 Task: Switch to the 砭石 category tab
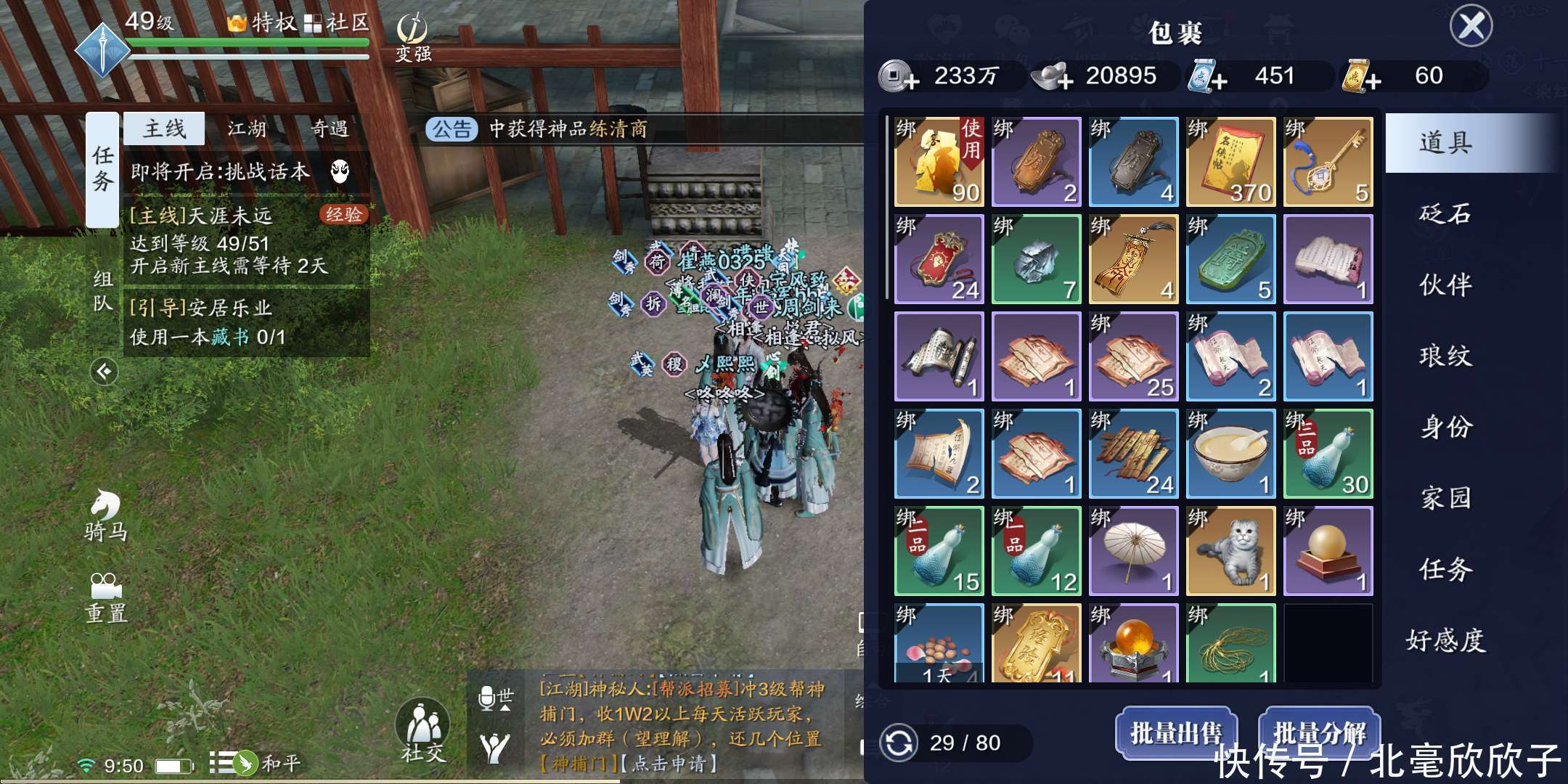tap(1445, 213)
